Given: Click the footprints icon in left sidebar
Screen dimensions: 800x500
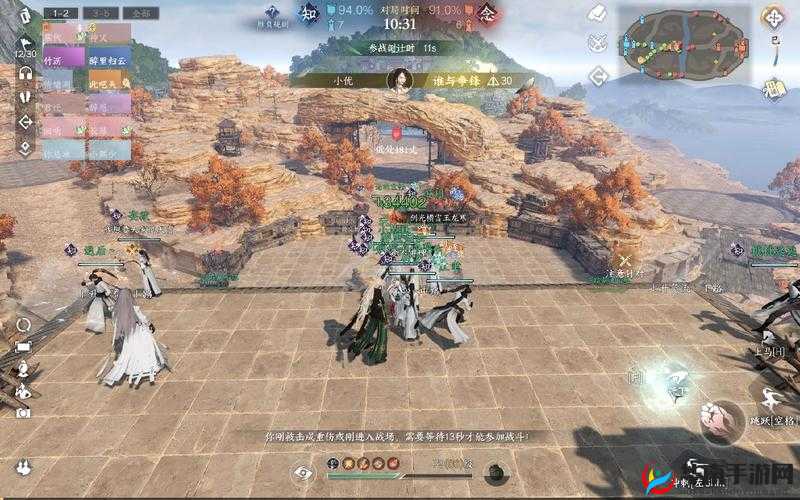Looking at the screenshot, I should point(26,97).
